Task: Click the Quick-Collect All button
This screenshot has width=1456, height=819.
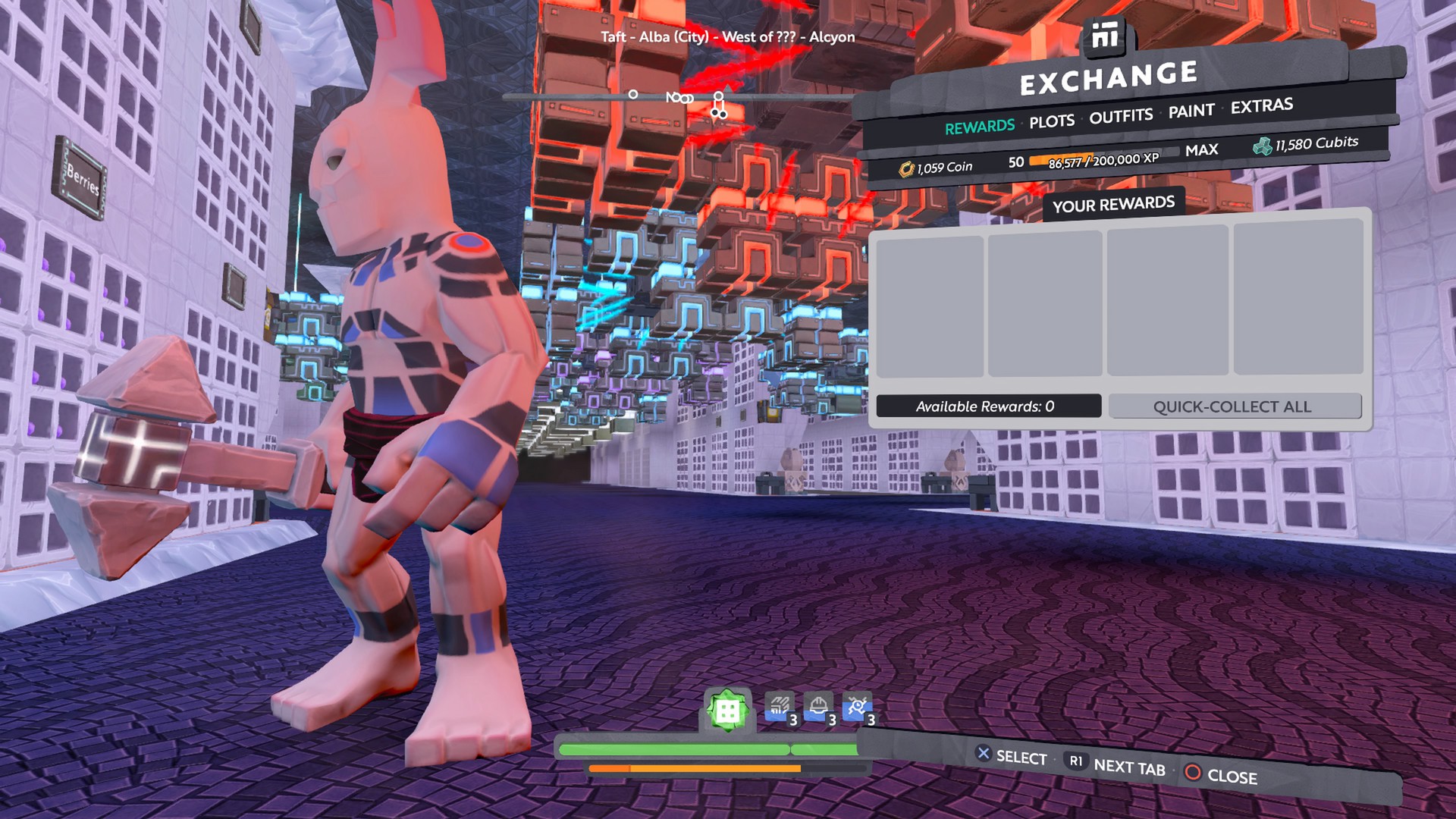Action: (x=1234, y=406)
